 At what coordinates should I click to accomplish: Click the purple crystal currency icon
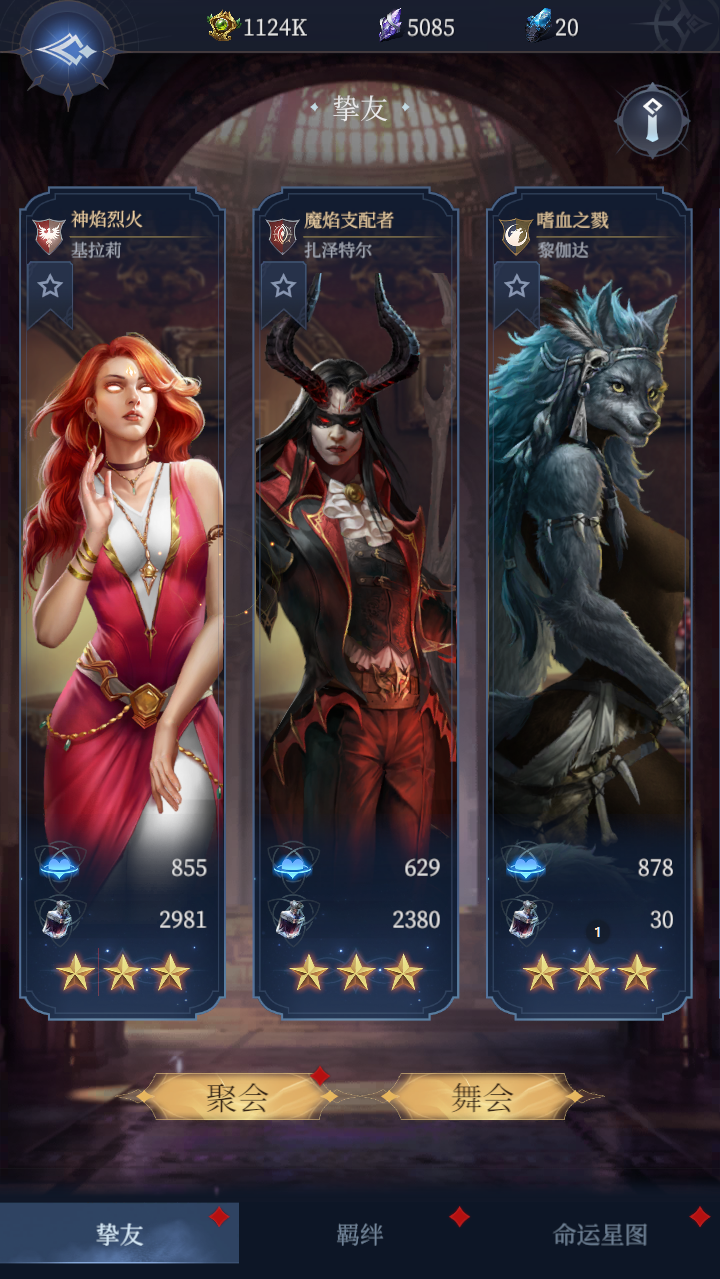click(390, 26)
